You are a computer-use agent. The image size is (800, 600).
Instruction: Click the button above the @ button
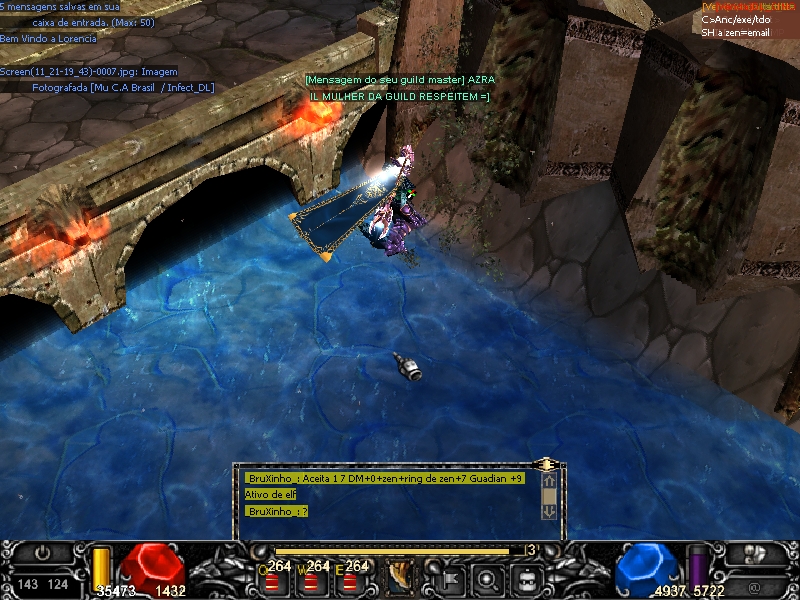pos(755,552)
